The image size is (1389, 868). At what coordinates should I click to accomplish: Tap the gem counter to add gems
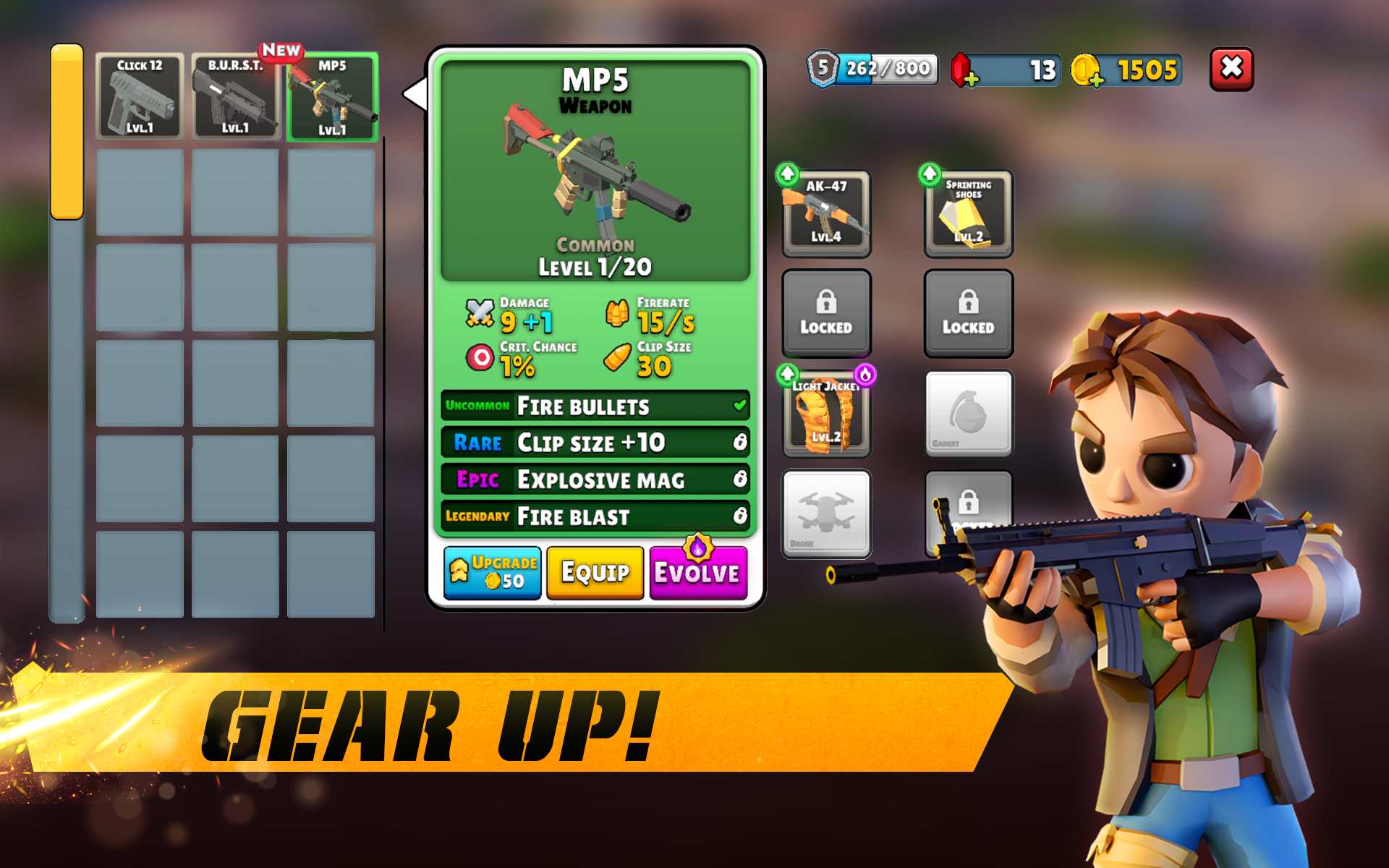1004,69
